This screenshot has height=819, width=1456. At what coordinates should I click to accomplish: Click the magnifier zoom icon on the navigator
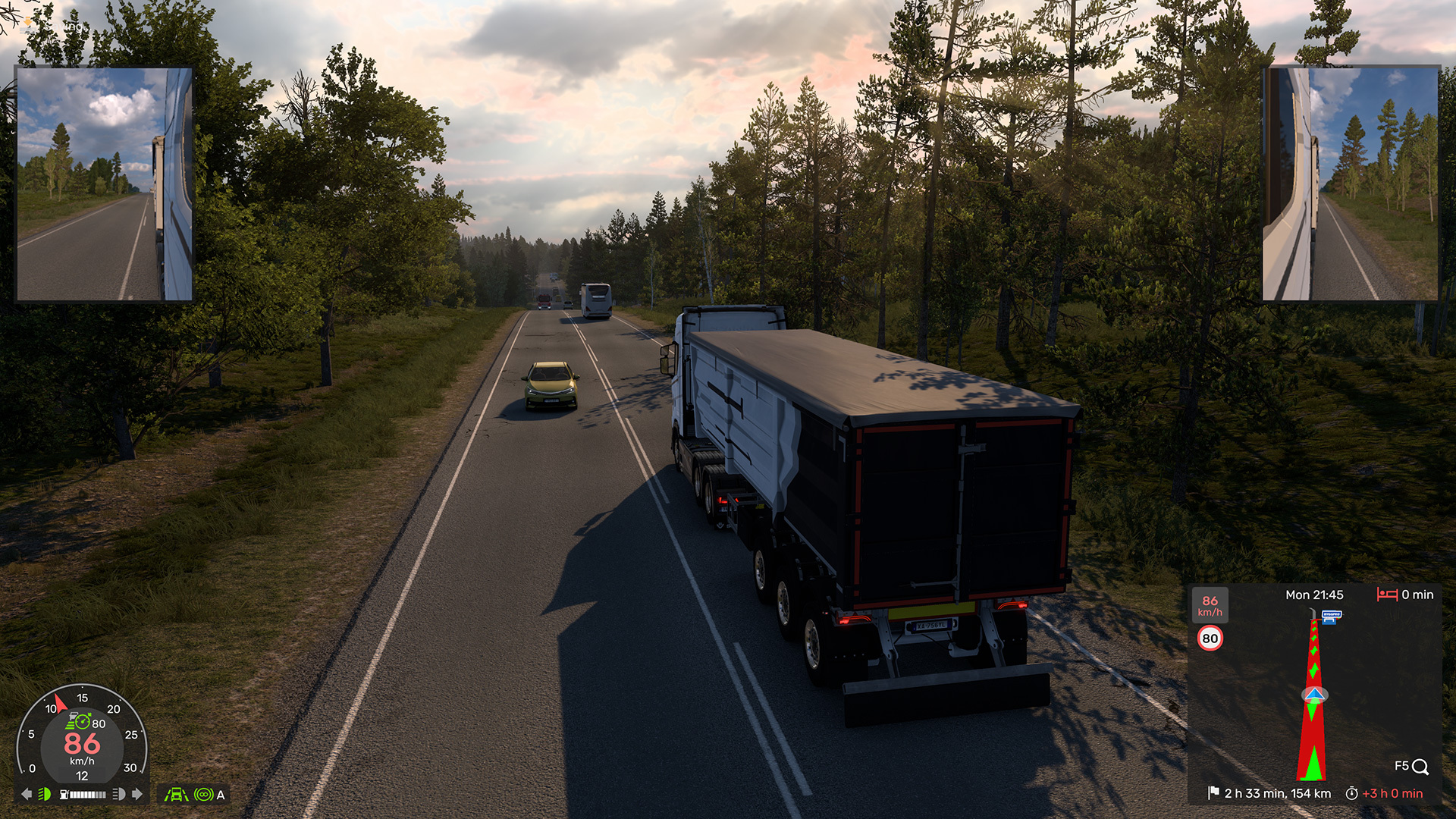pos(1420,767)
